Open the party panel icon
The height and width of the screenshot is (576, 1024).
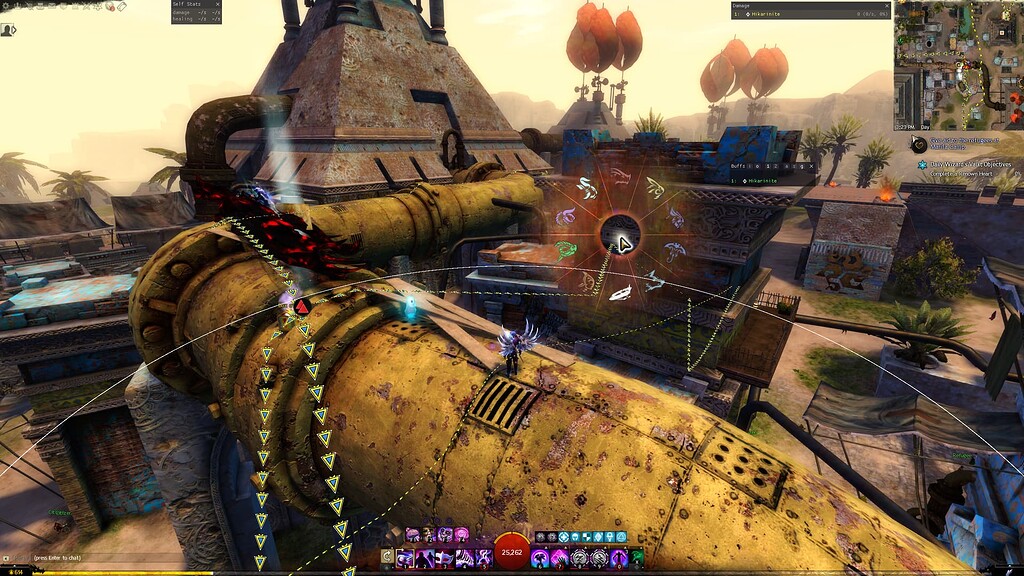9,30
